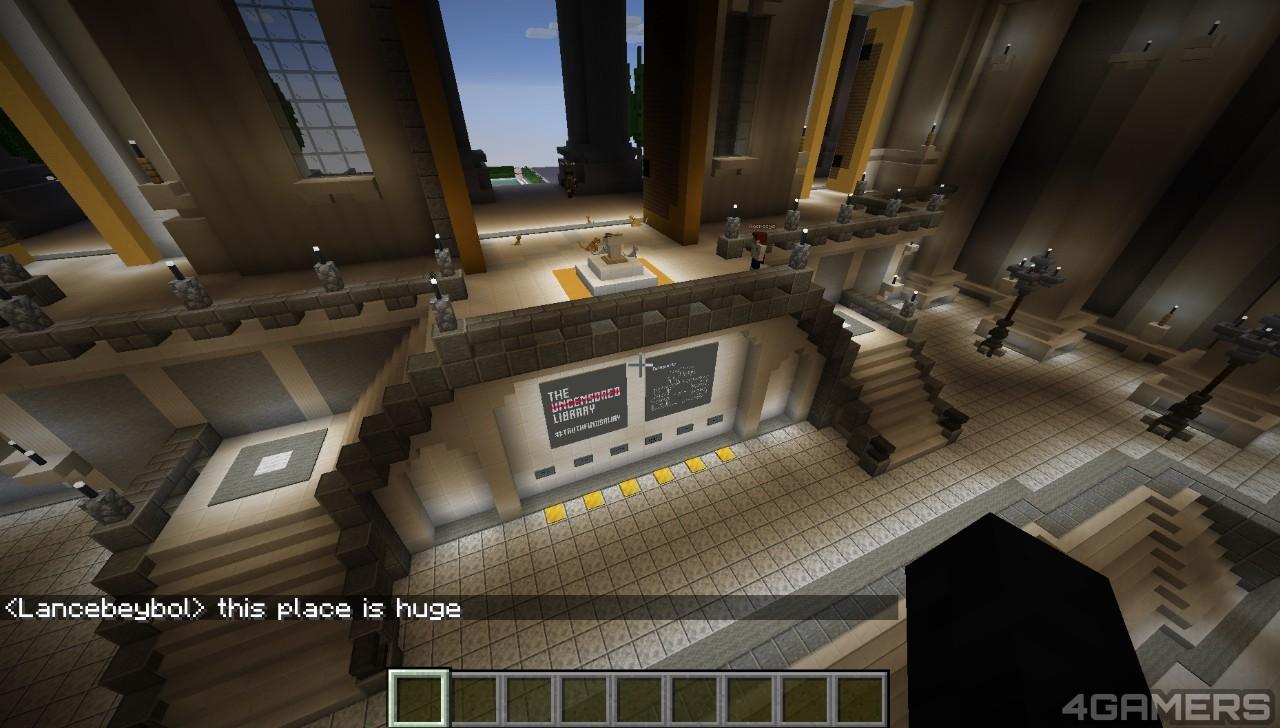Select the highlighted hotbar slot
Screen dimensions: 1280x728
pyautogui.click(x=419, y=698)
